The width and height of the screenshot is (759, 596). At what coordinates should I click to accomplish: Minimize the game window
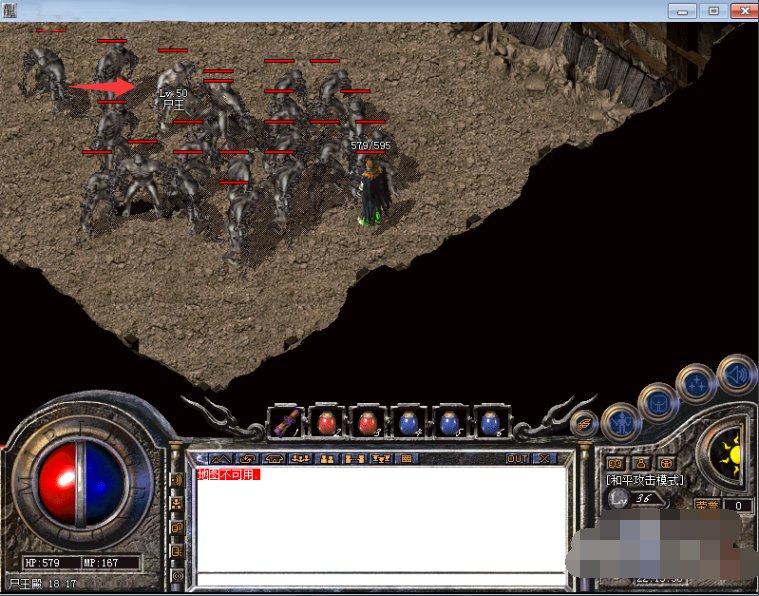coord(683,10)
